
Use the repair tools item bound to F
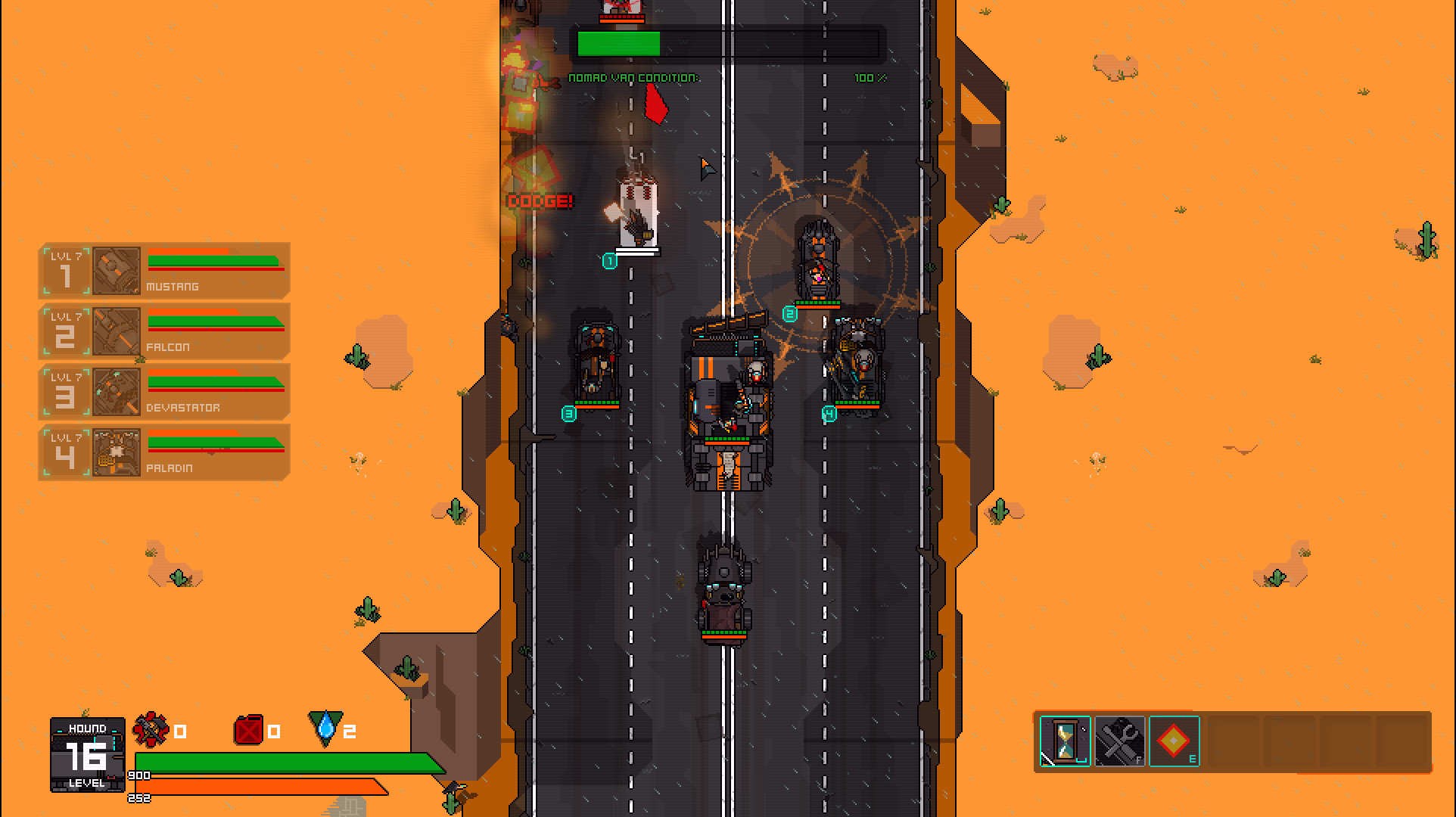[1118, 741]
